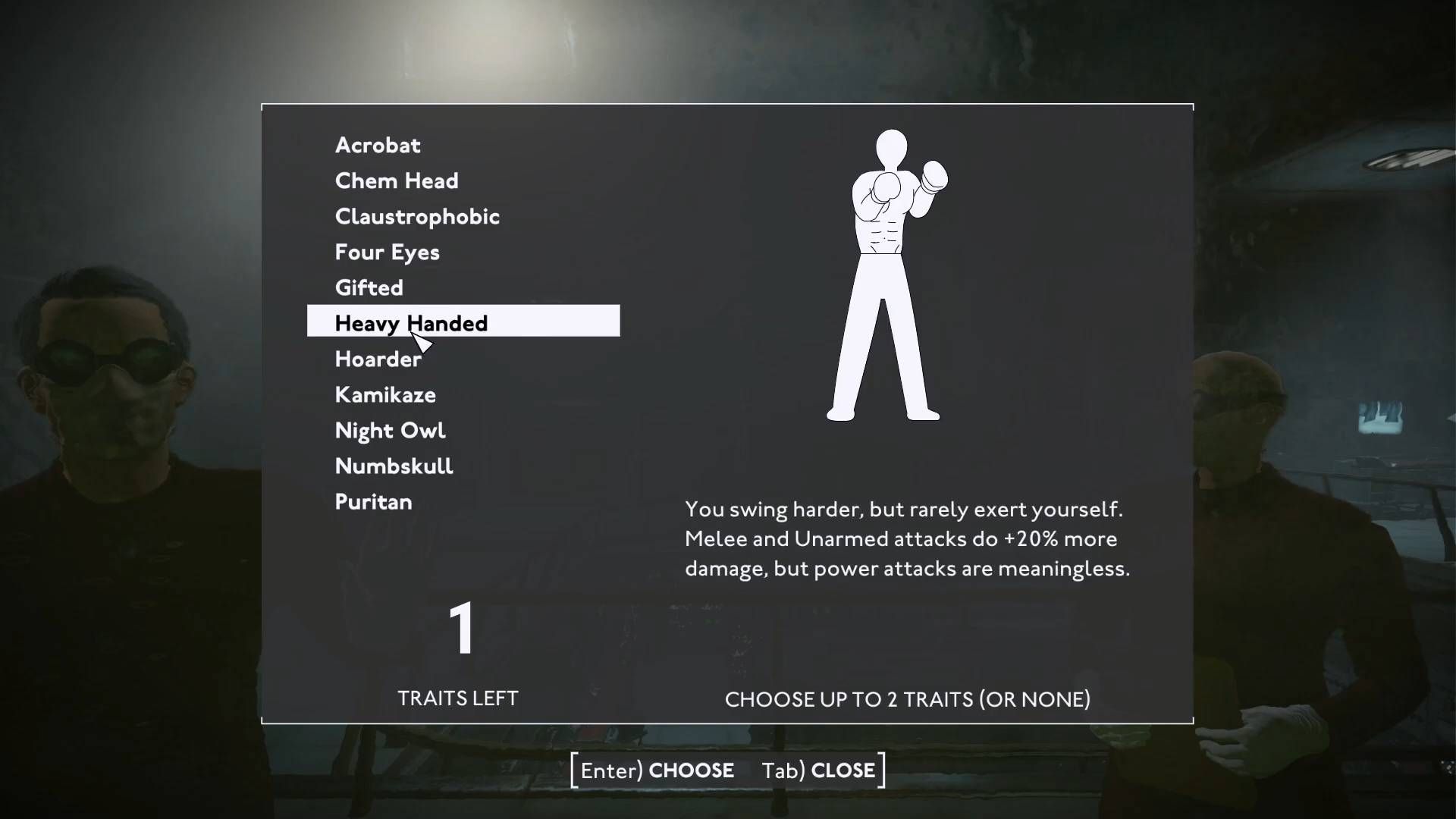This screenshot has height=819, width=1456.
Task: Choose the Hoarder trait
Action: click(378, 359)
